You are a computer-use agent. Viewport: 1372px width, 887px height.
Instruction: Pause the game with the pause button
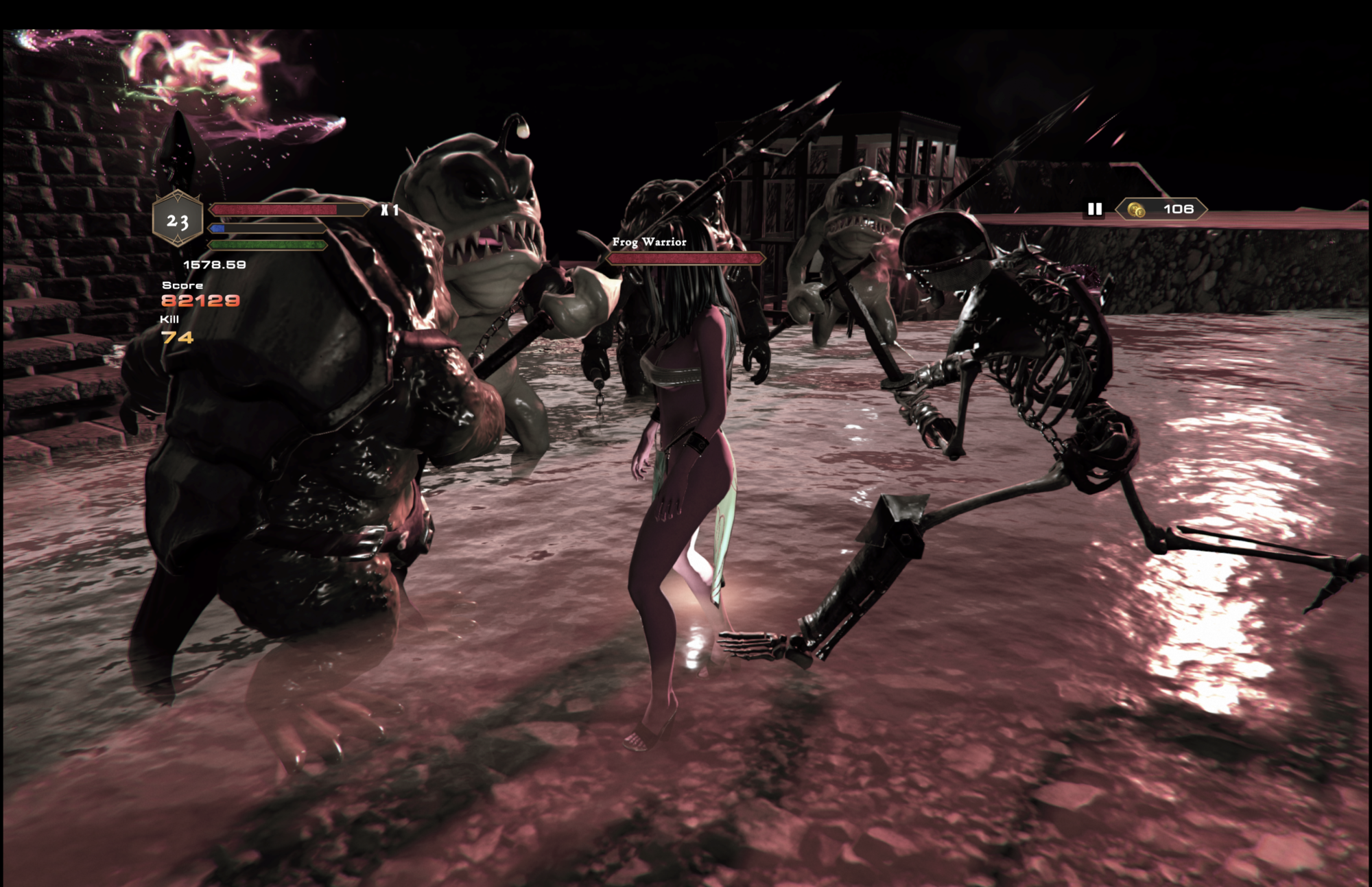[1095, 209]
